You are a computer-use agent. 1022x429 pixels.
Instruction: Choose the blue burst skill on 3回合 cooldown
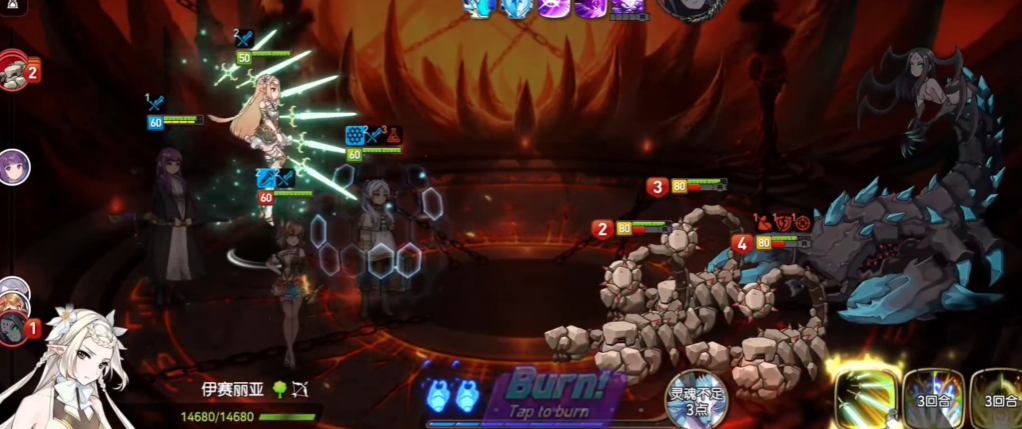[x=934, y=399]
